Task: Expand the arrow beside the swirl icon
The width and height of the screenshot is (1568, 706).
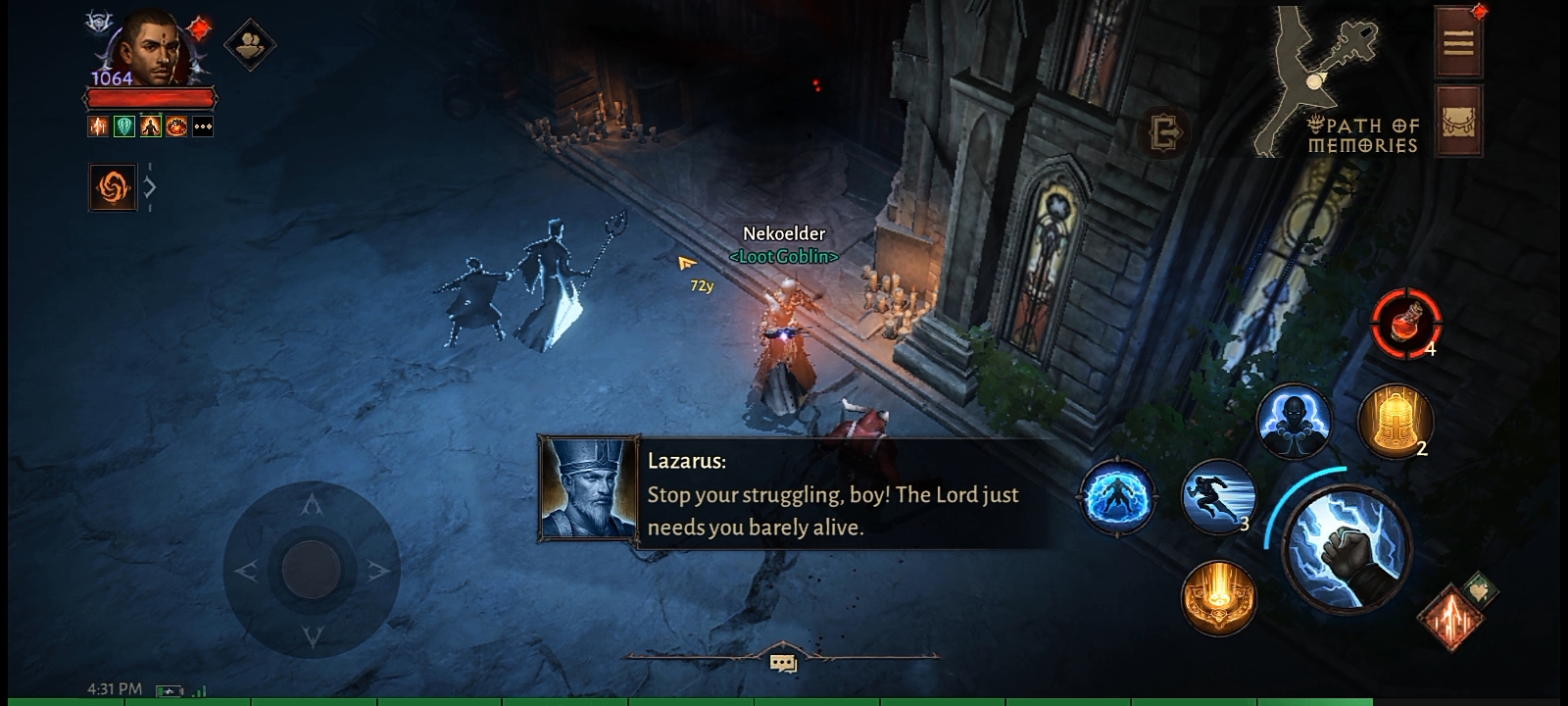Action: tap(150, 186)
